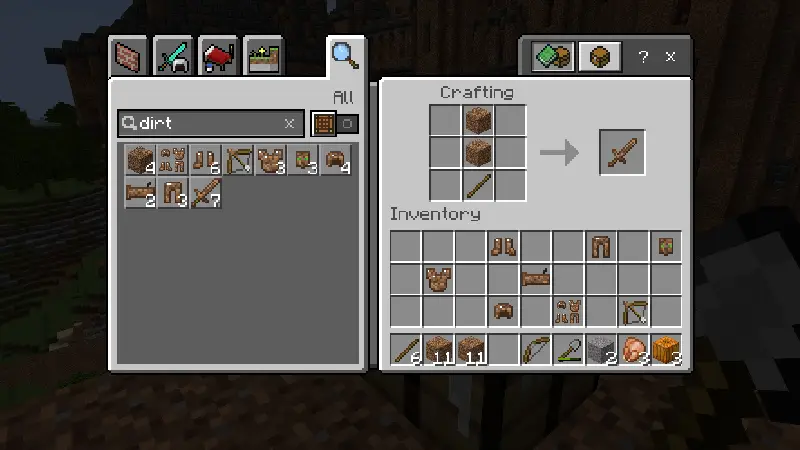Close the crafting screen
Viewport: 800px width, 450px height.
[670, 56]
